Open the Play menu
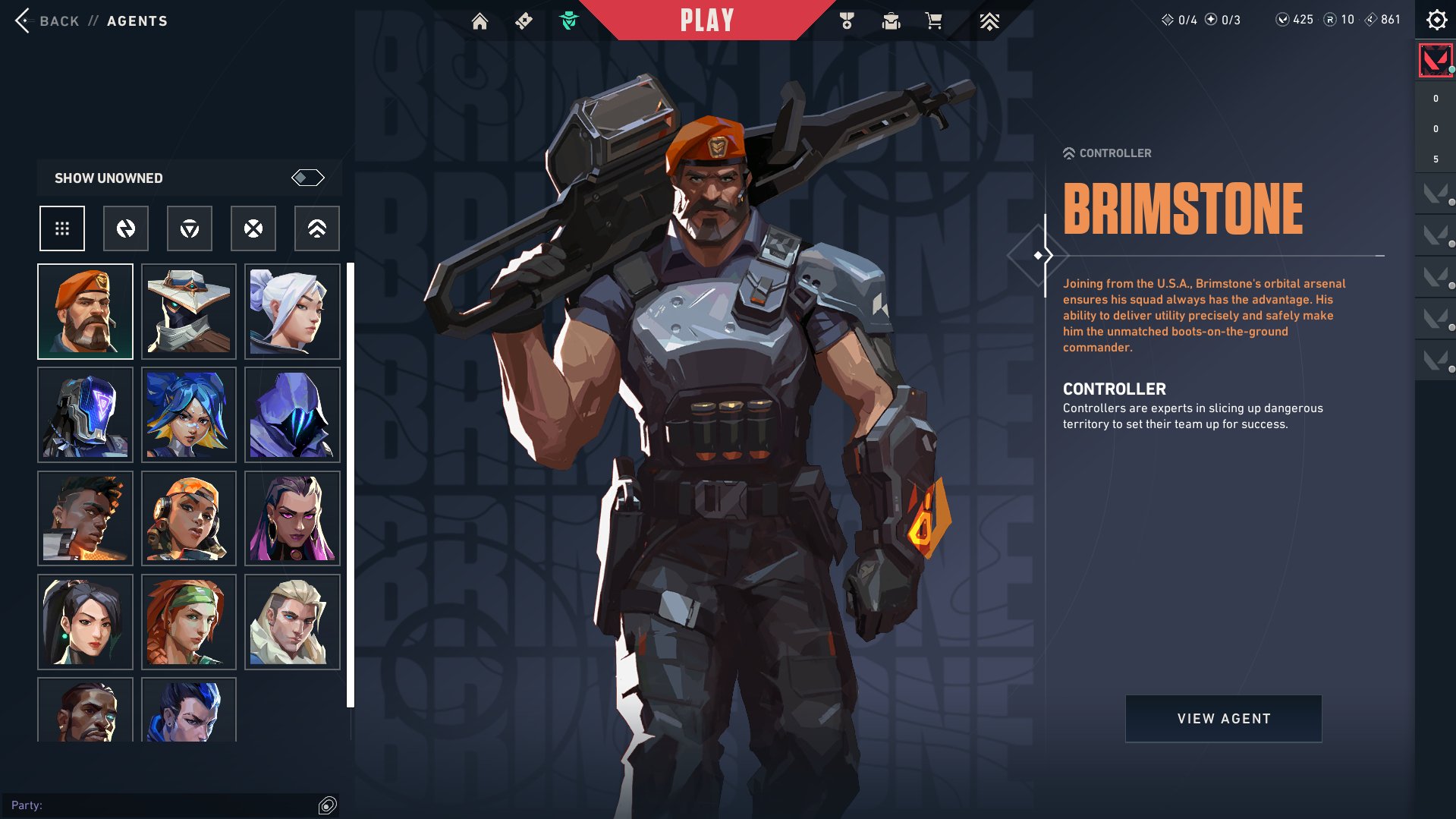Image resolution: width=1456 pixels, height=819 pixels. click(x=706, y=20)
